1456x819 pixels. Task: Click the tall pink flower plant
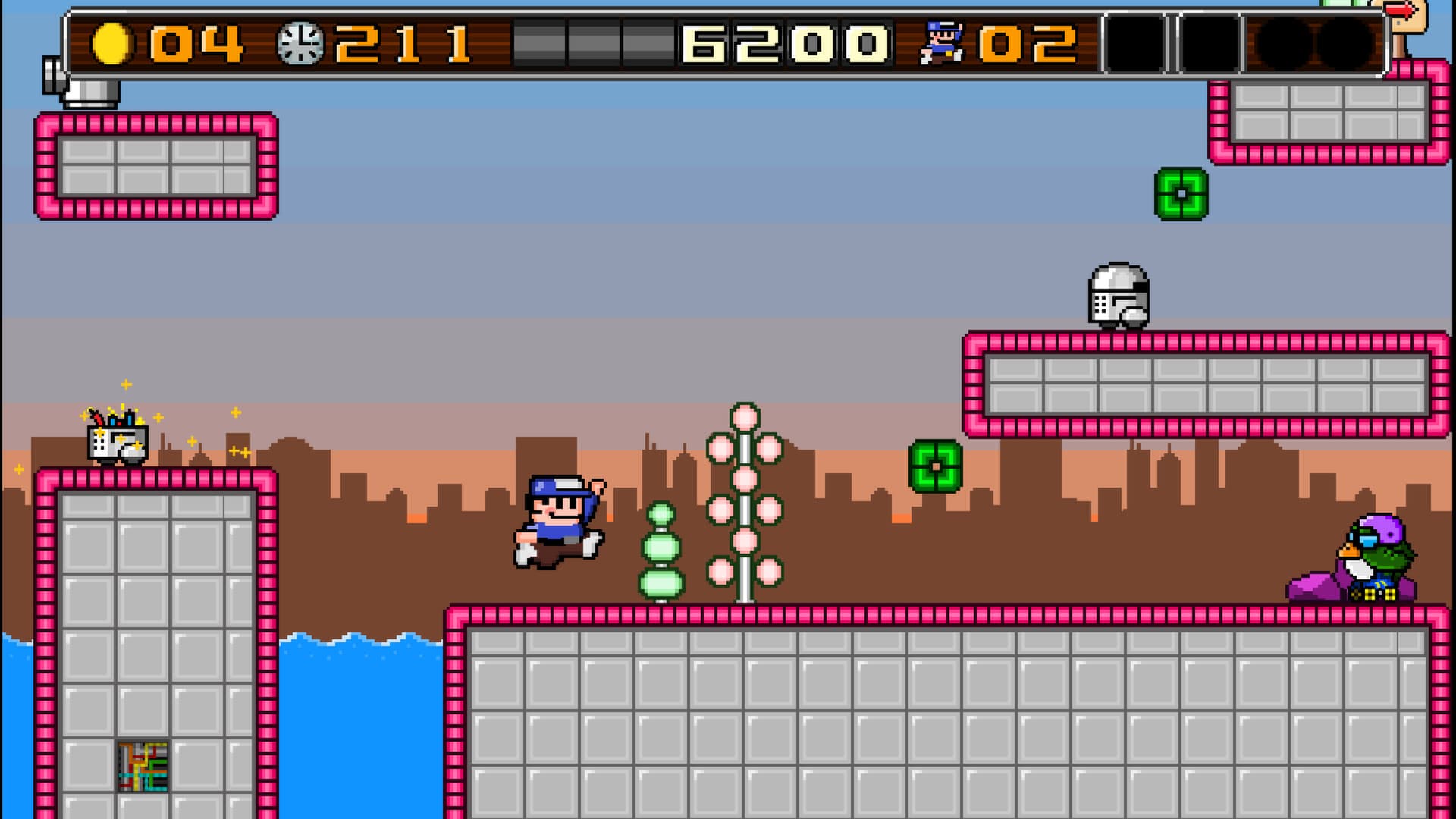[745, 500]
